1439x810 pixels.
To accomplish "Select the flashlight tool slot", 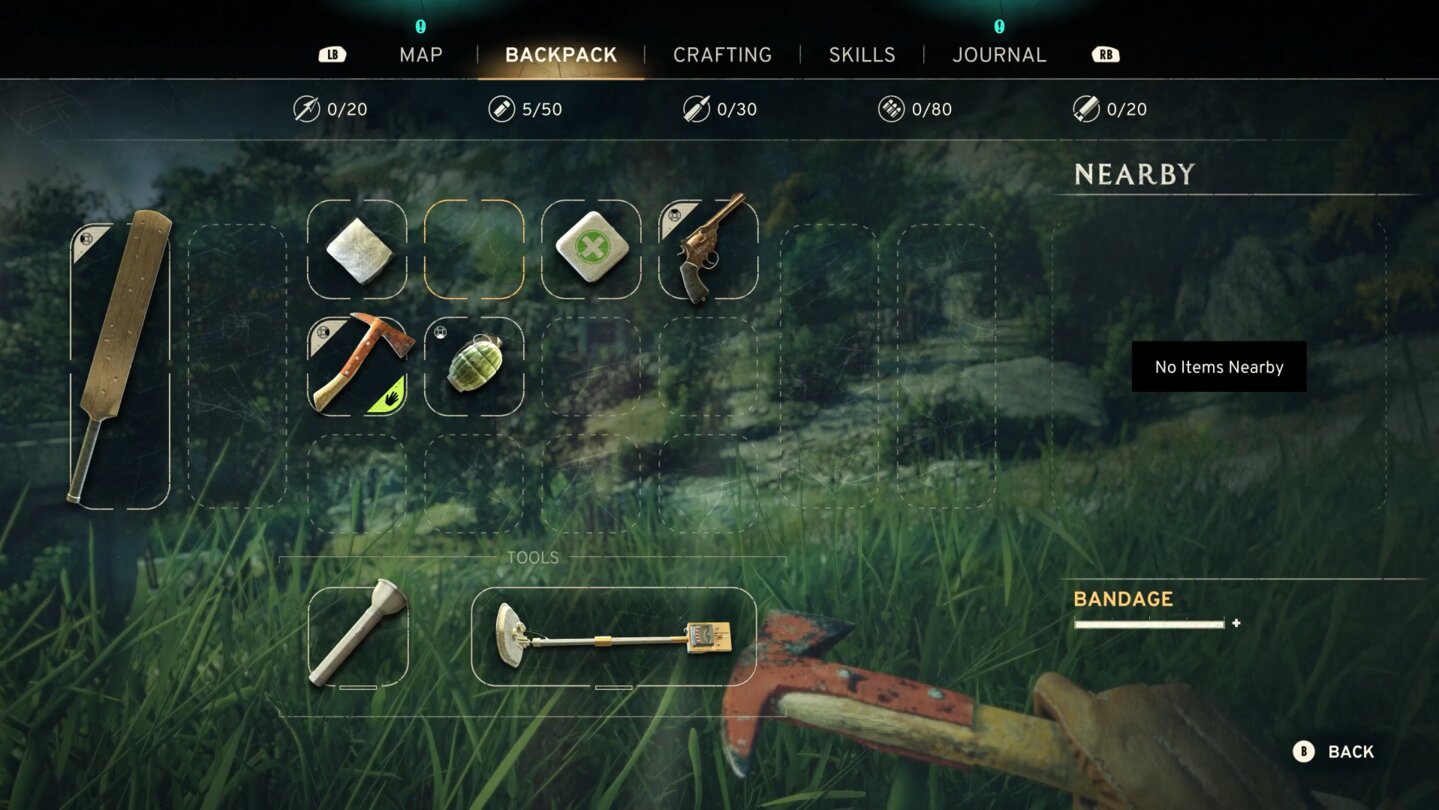I will (x=358, y=636).
